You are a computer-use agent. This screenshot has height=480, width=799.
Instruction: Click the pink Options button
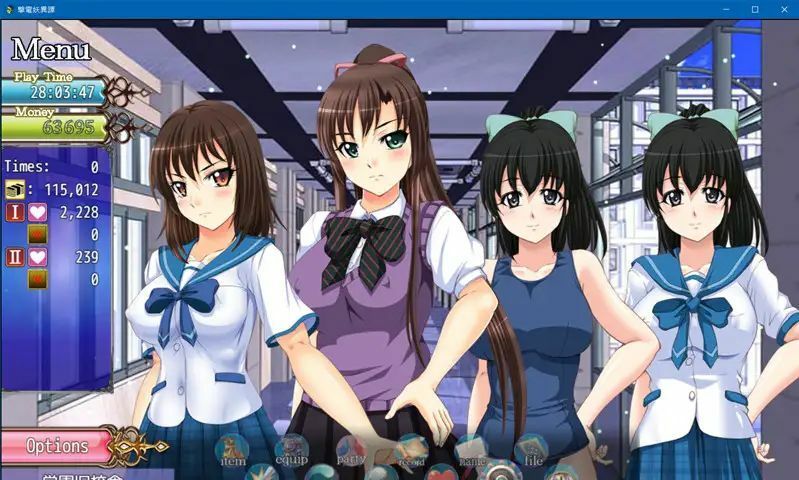pos(58,446)
